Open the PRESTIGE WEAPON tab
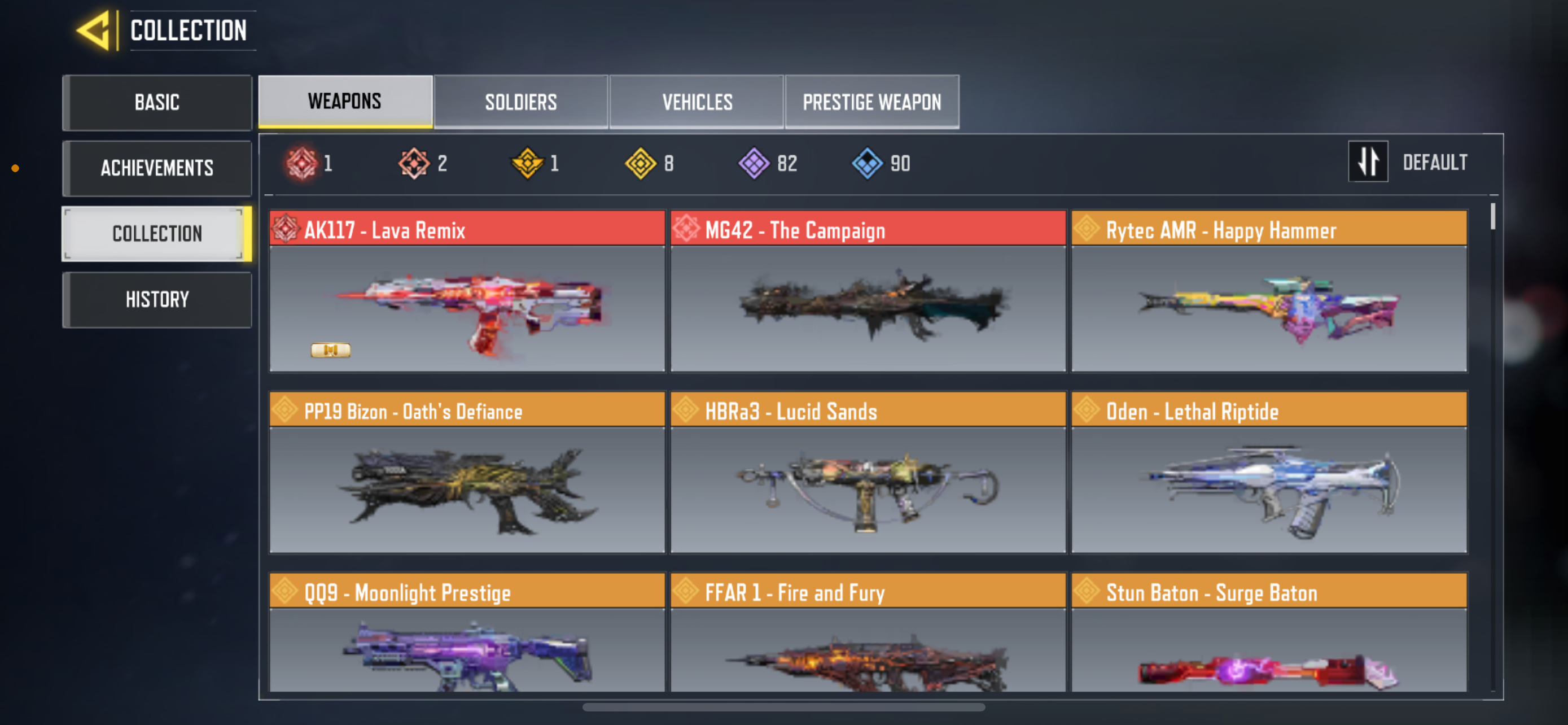Screen dimensions: 1568x725 pos(871,102)
